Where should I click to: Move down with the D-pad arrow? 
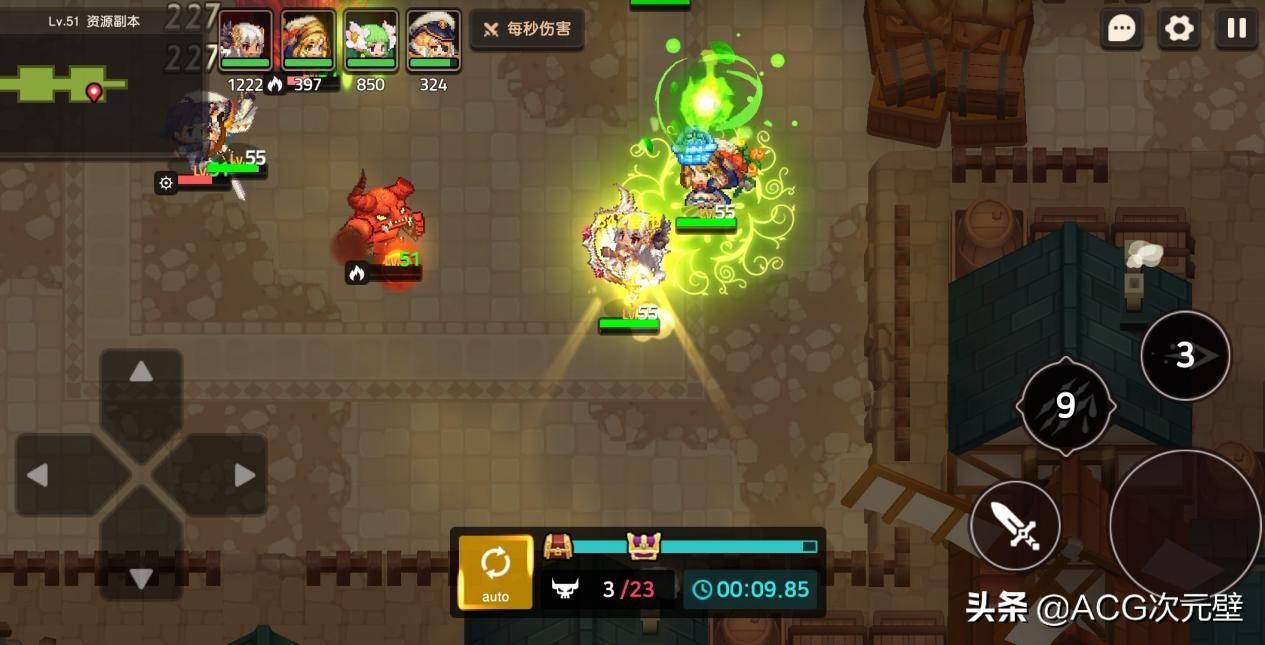141,577
